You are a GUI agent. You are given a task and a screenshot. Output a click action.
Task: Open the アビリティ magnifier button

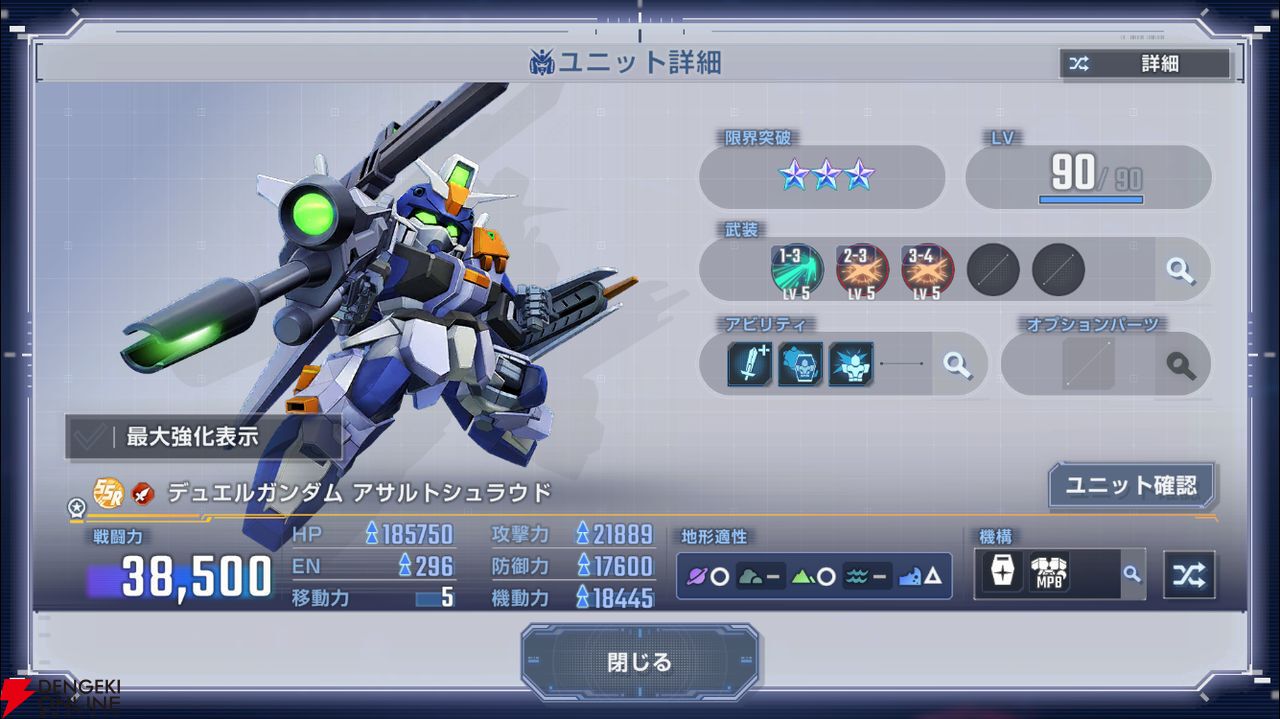tap(958, 365)
